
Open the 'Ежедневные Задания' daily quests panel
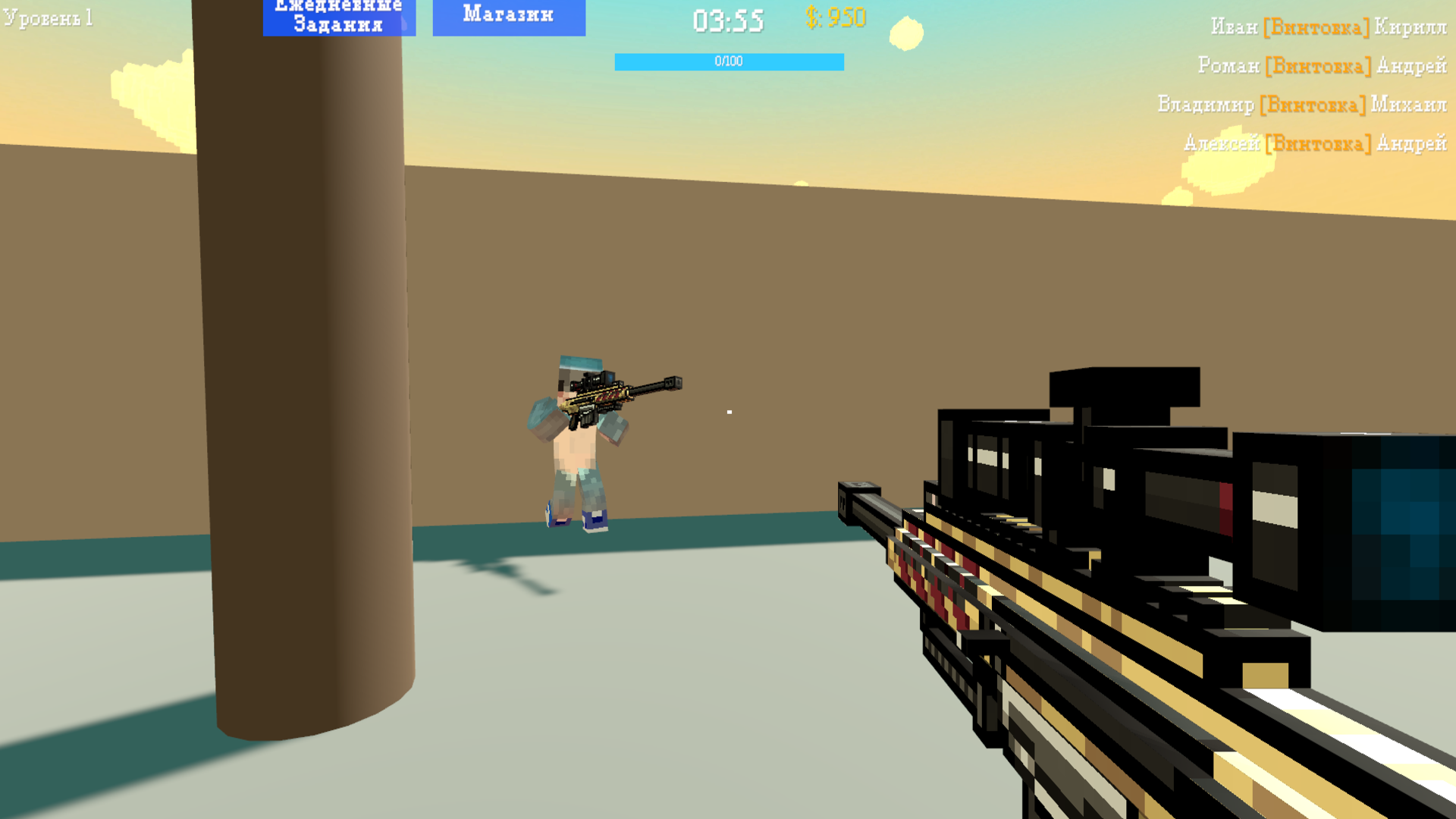tap(338, 18)
